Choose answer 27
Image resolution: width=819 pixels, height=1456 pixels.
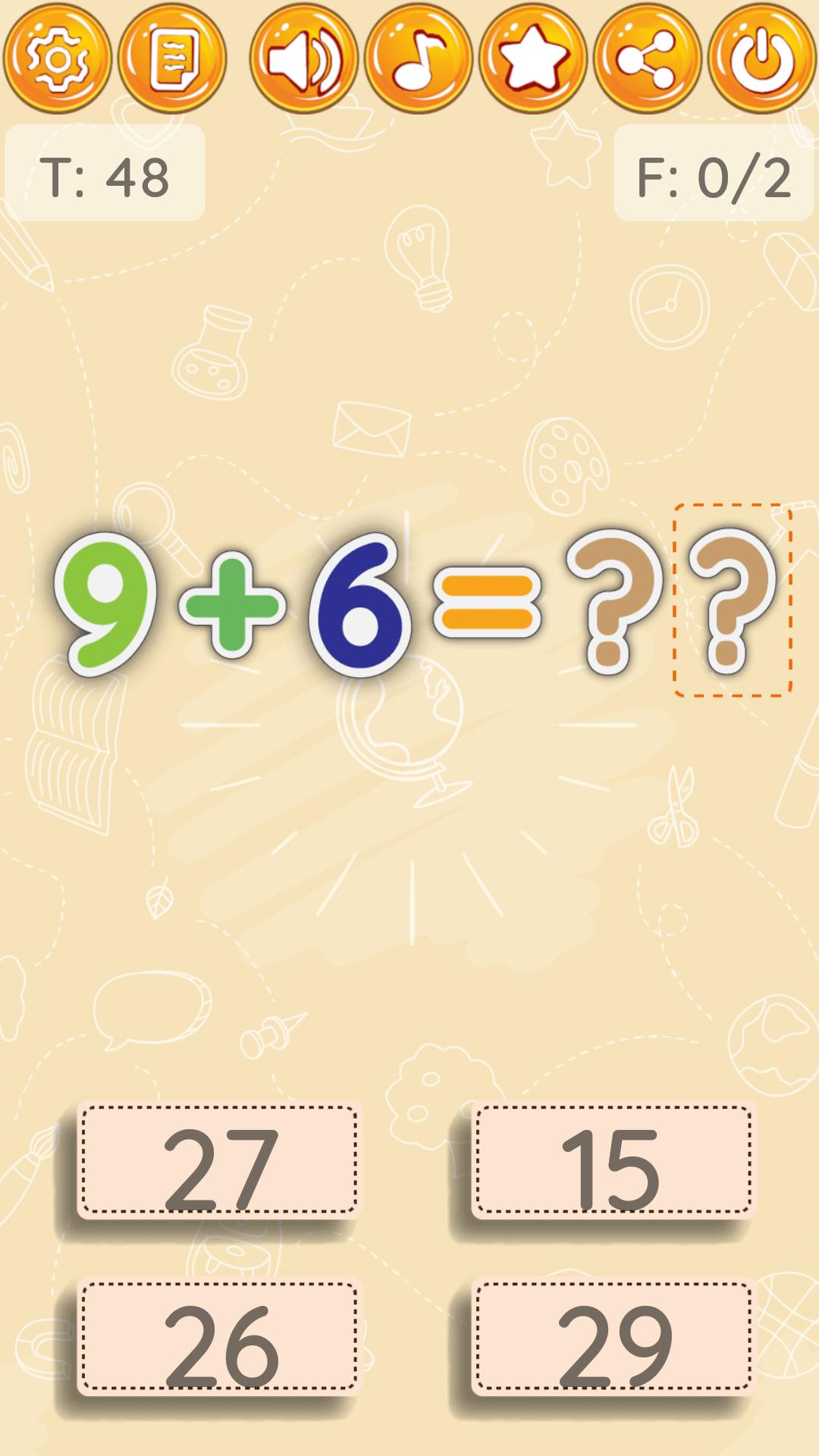pos(219,1160)
